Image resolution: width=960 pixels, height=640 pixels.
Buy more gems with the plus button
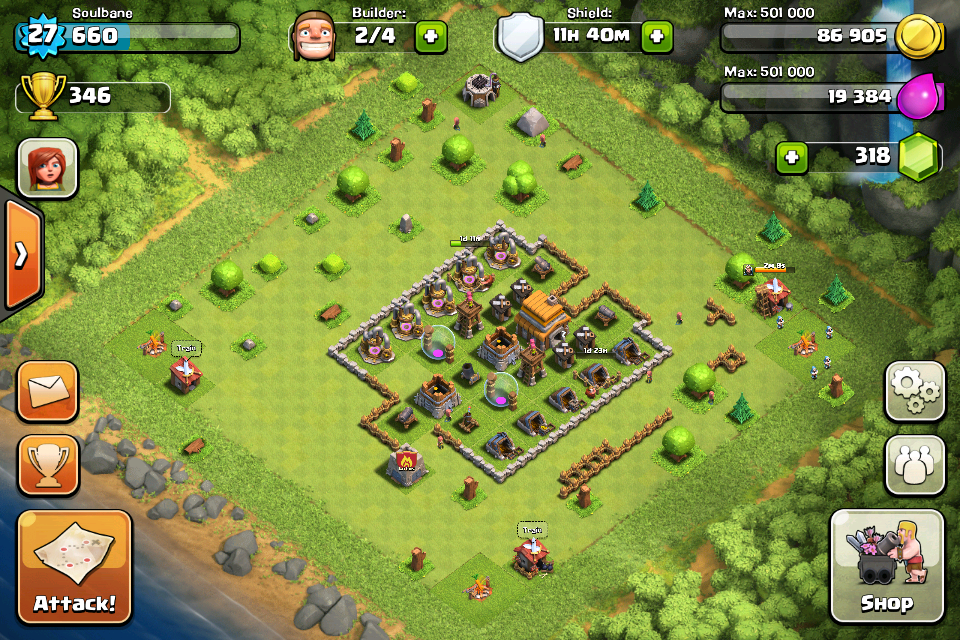793,157
